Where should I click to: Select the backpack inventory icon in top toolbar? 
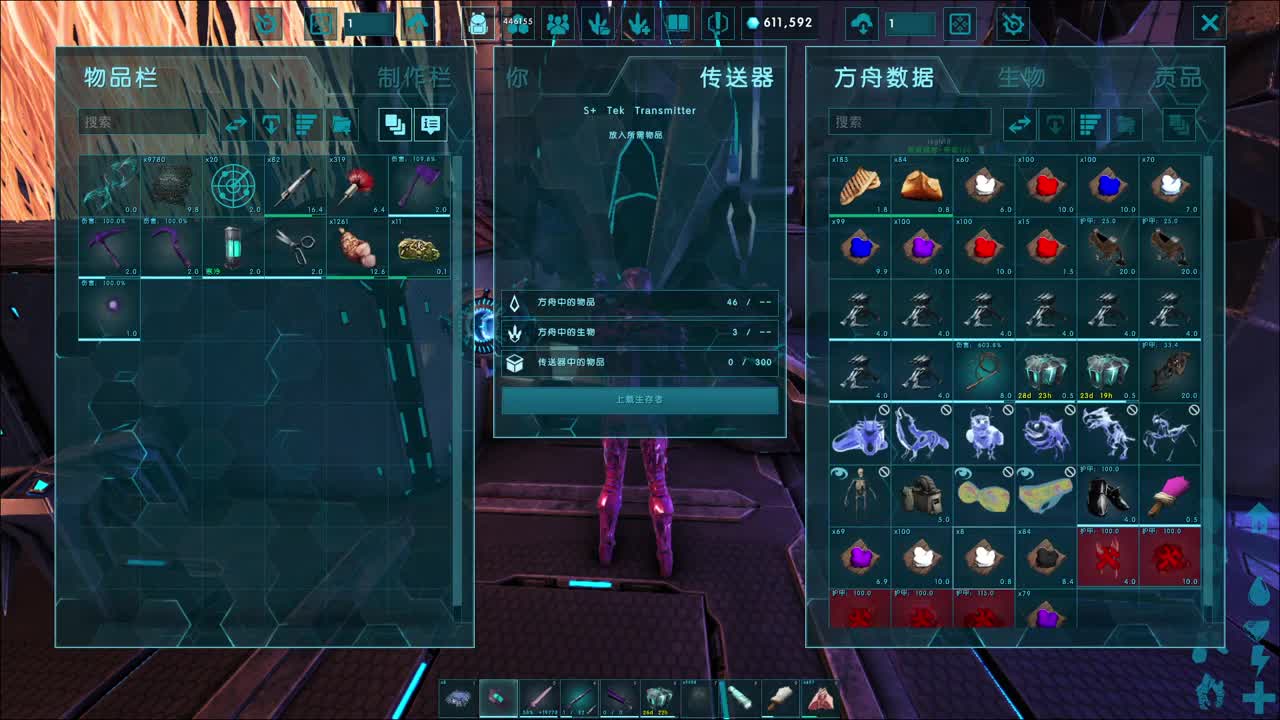click(478, 23)
